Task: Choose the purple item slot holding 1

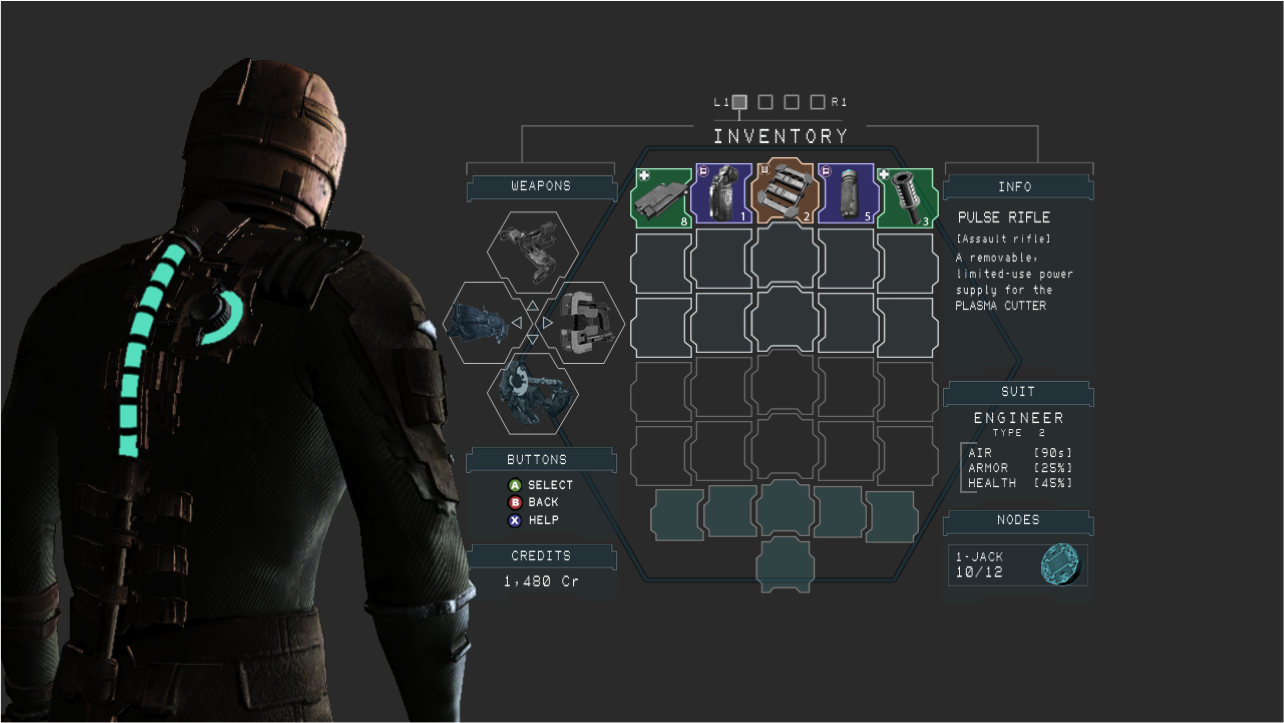Action: tap(722, 193)
